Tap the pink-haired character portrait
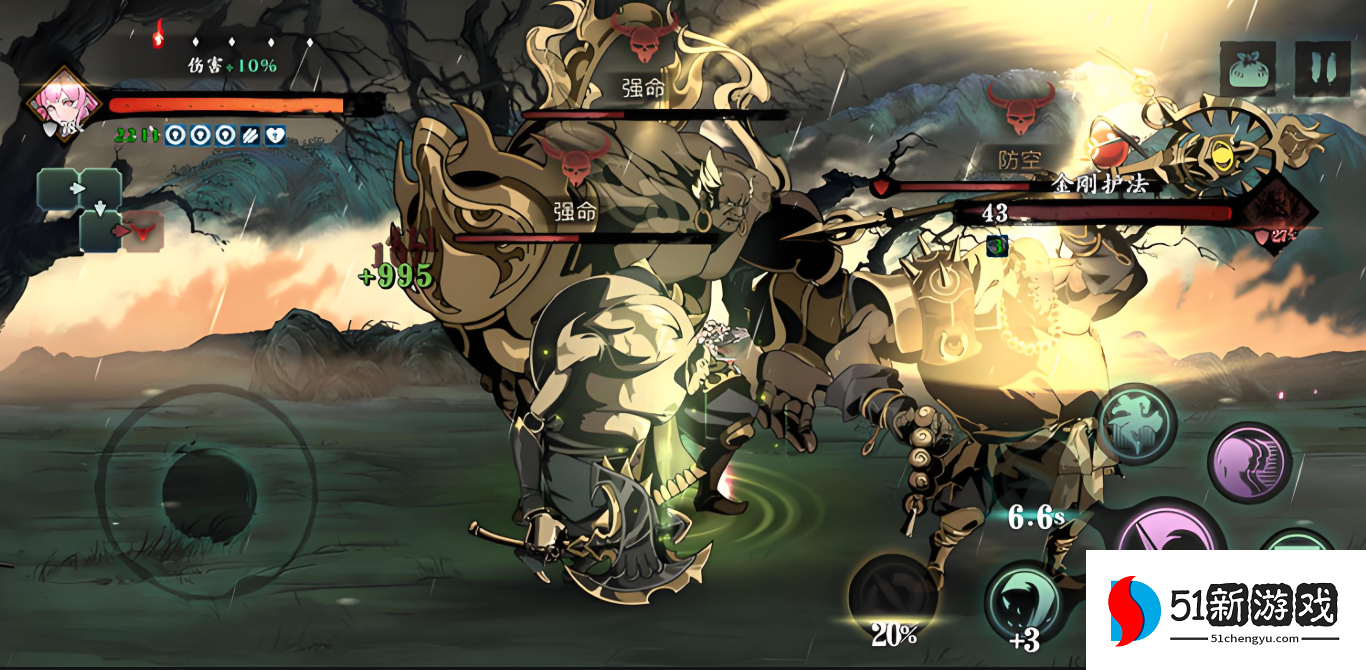Viewport: 1366px width, 670px height. point(65,104)
